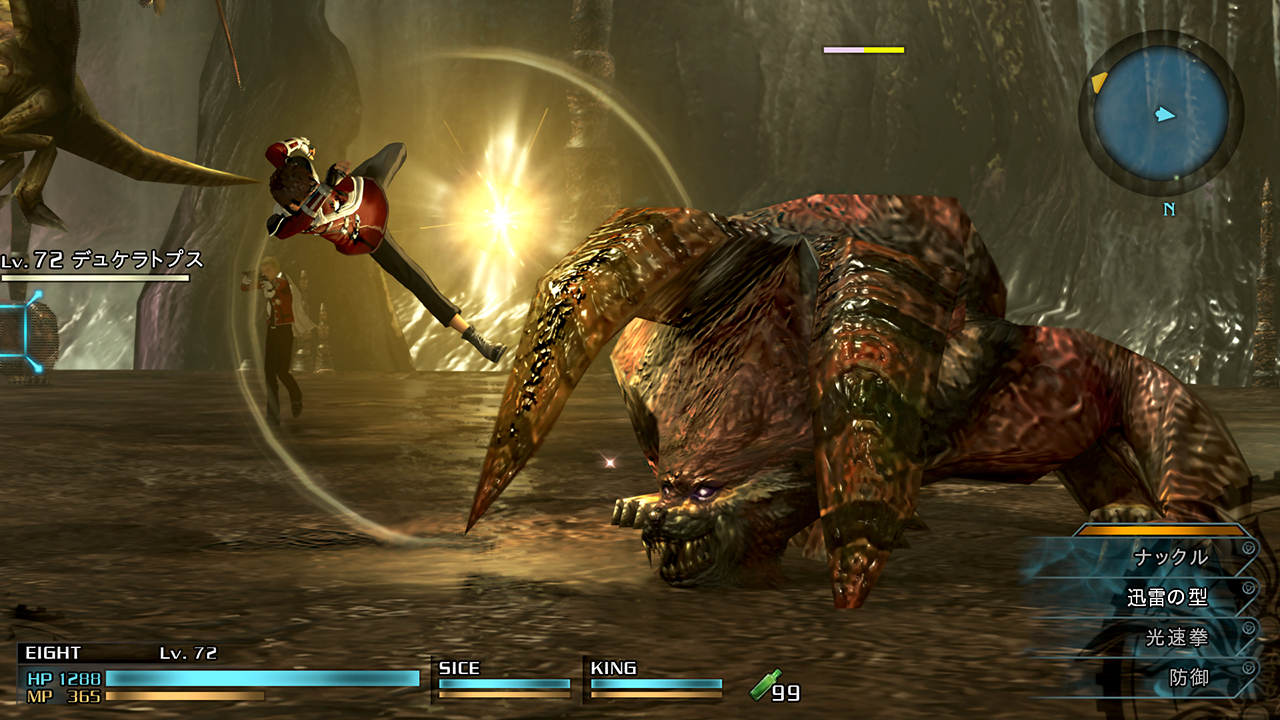Use the 光速拳 skill
1280x720 pixels.
point(1177,638)
